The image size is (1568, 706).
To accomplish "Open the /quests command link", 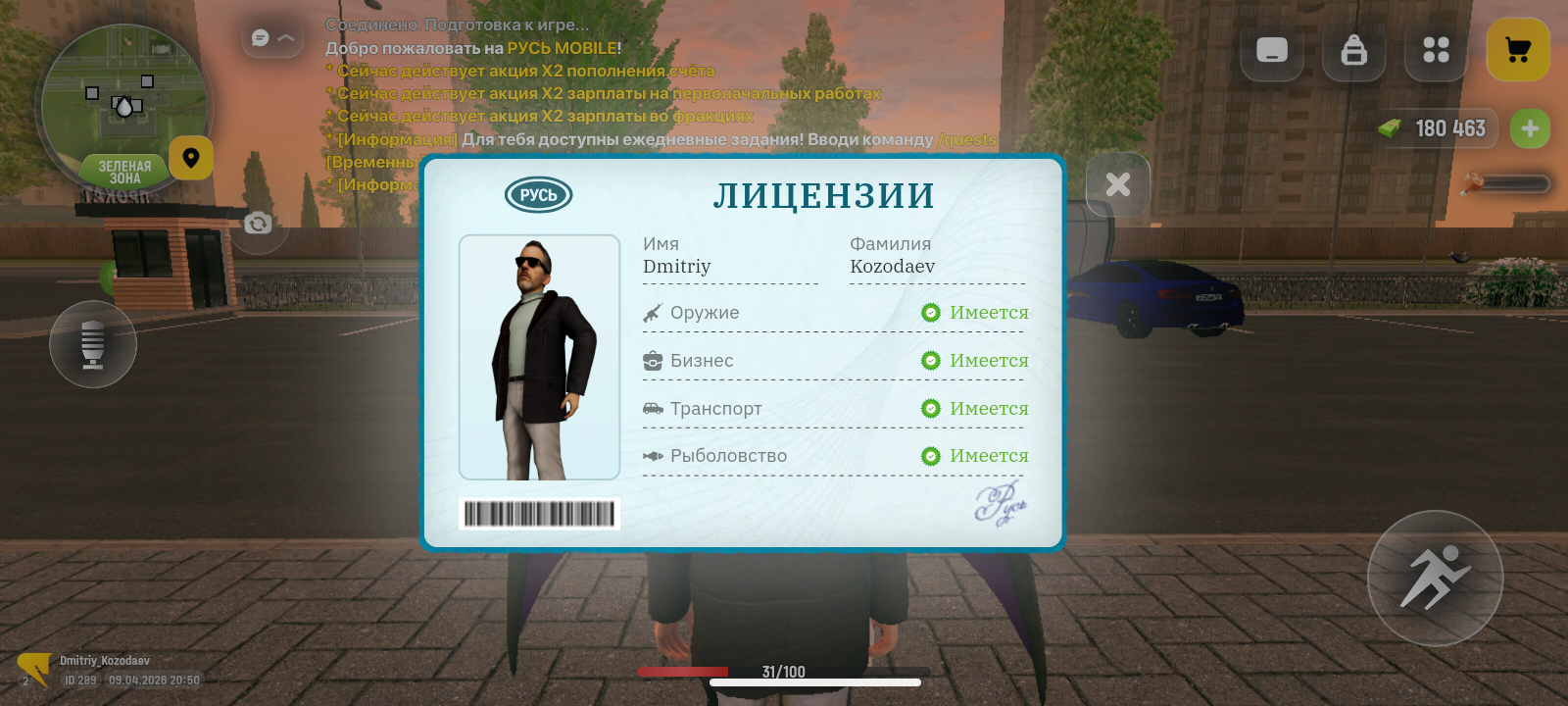I will click(x=966, y=139).
